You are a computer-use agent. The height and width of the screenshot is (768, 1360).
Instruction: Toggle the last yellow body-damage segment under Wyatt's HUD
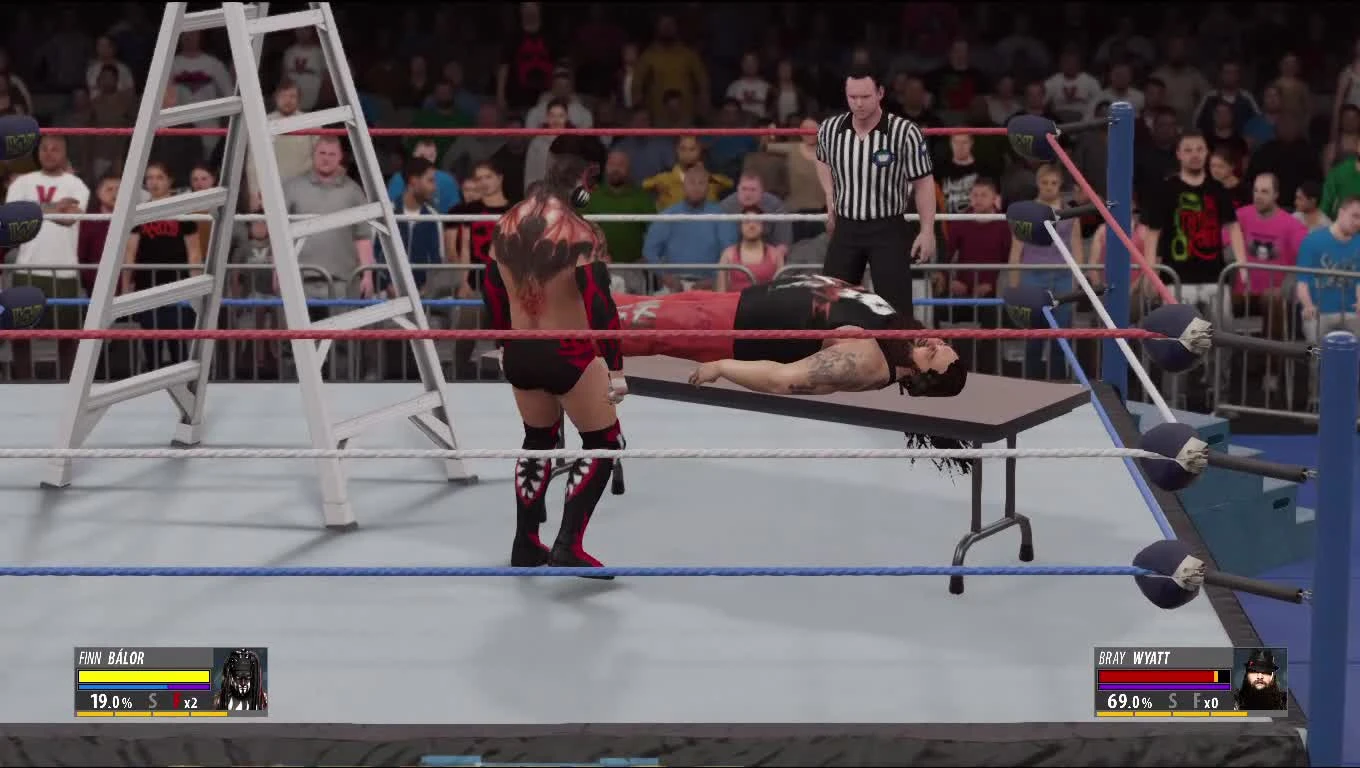tap(1229, 714)
